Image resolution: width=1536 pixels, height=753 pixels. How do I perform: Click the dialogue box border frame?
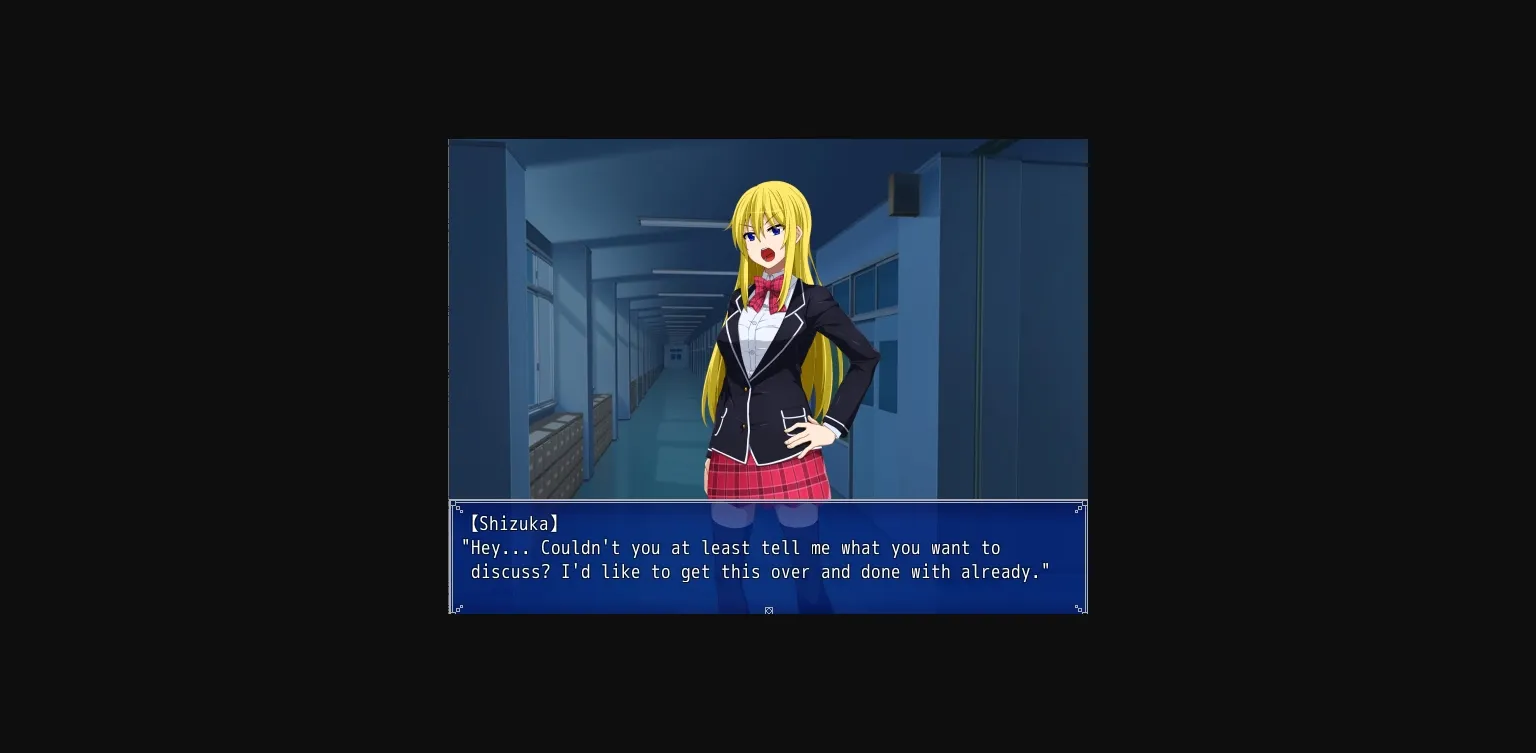768,501
